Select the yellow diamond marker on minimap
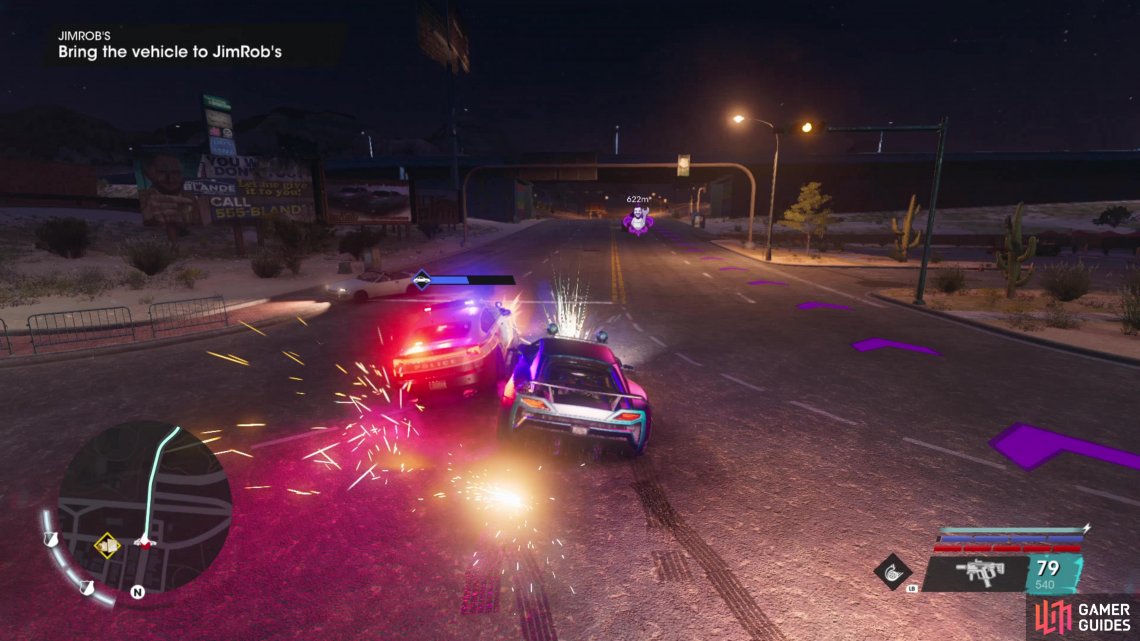 pyautogui.click(x=107, y=545)
